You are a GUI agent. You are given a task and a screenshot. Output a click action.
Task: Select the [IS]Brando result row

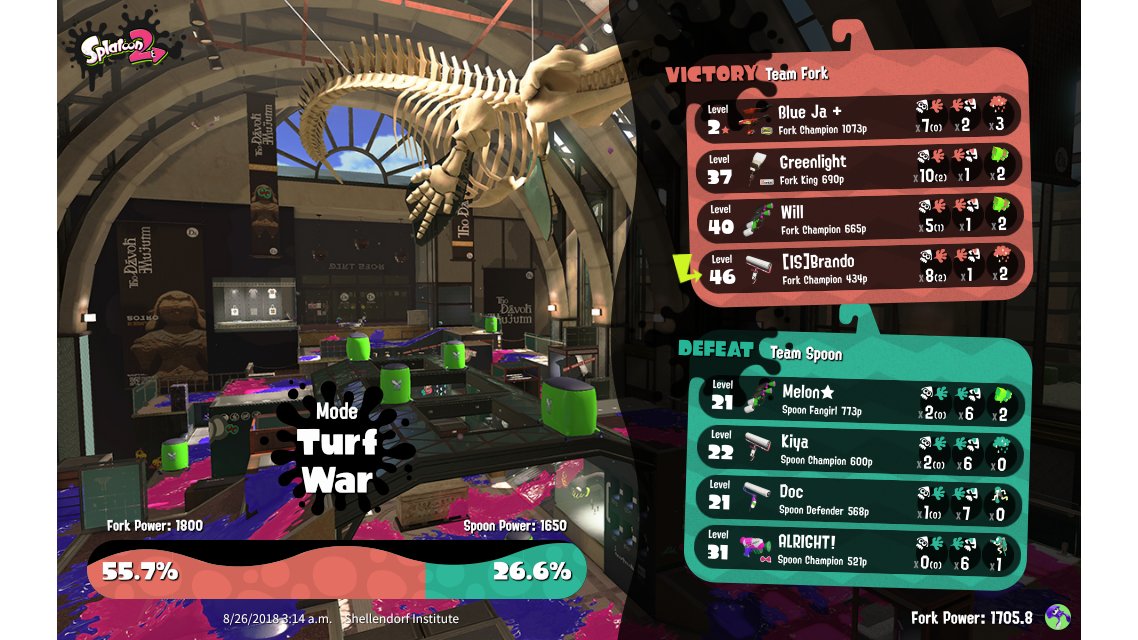click(858, 267)
